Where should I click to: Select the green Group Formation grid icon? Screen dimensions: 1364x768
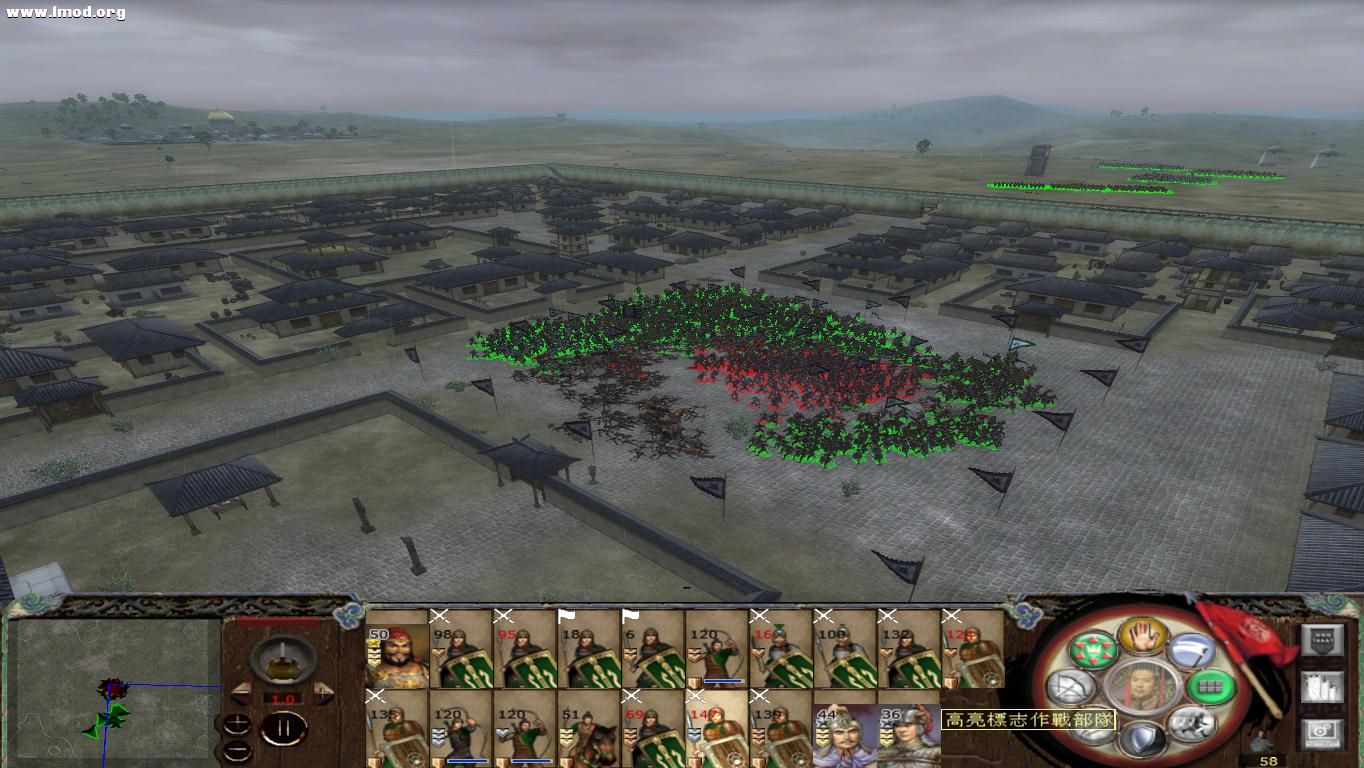1210,689
